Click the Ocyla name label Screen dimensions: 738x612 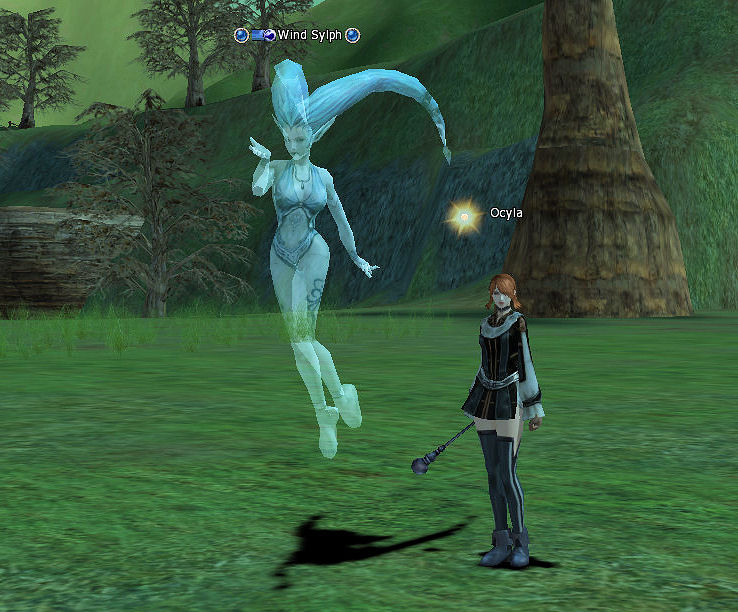click(506, 213)
